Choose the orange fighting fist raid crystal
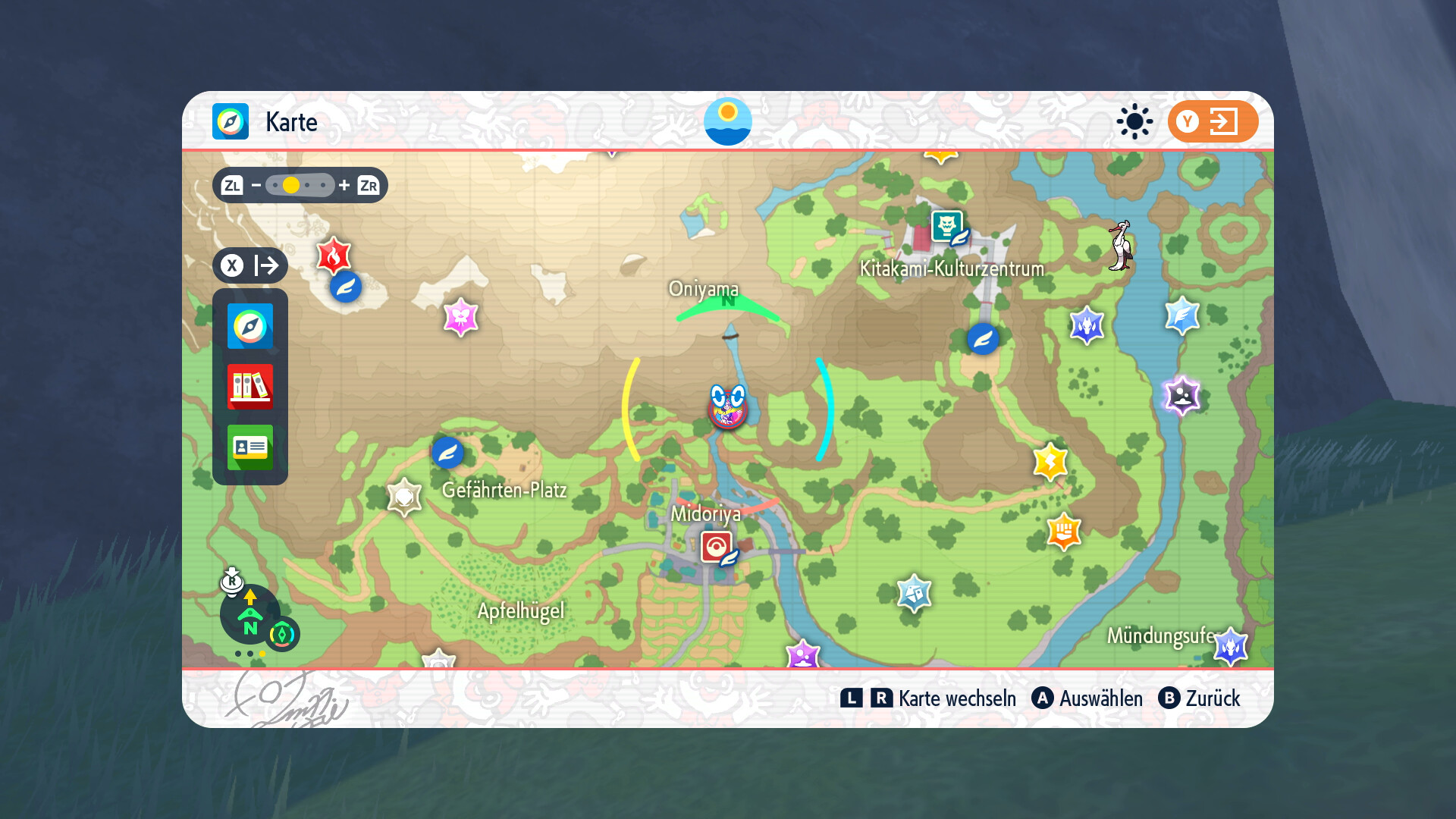The image size is (1456, 819). click(1063, 531)
